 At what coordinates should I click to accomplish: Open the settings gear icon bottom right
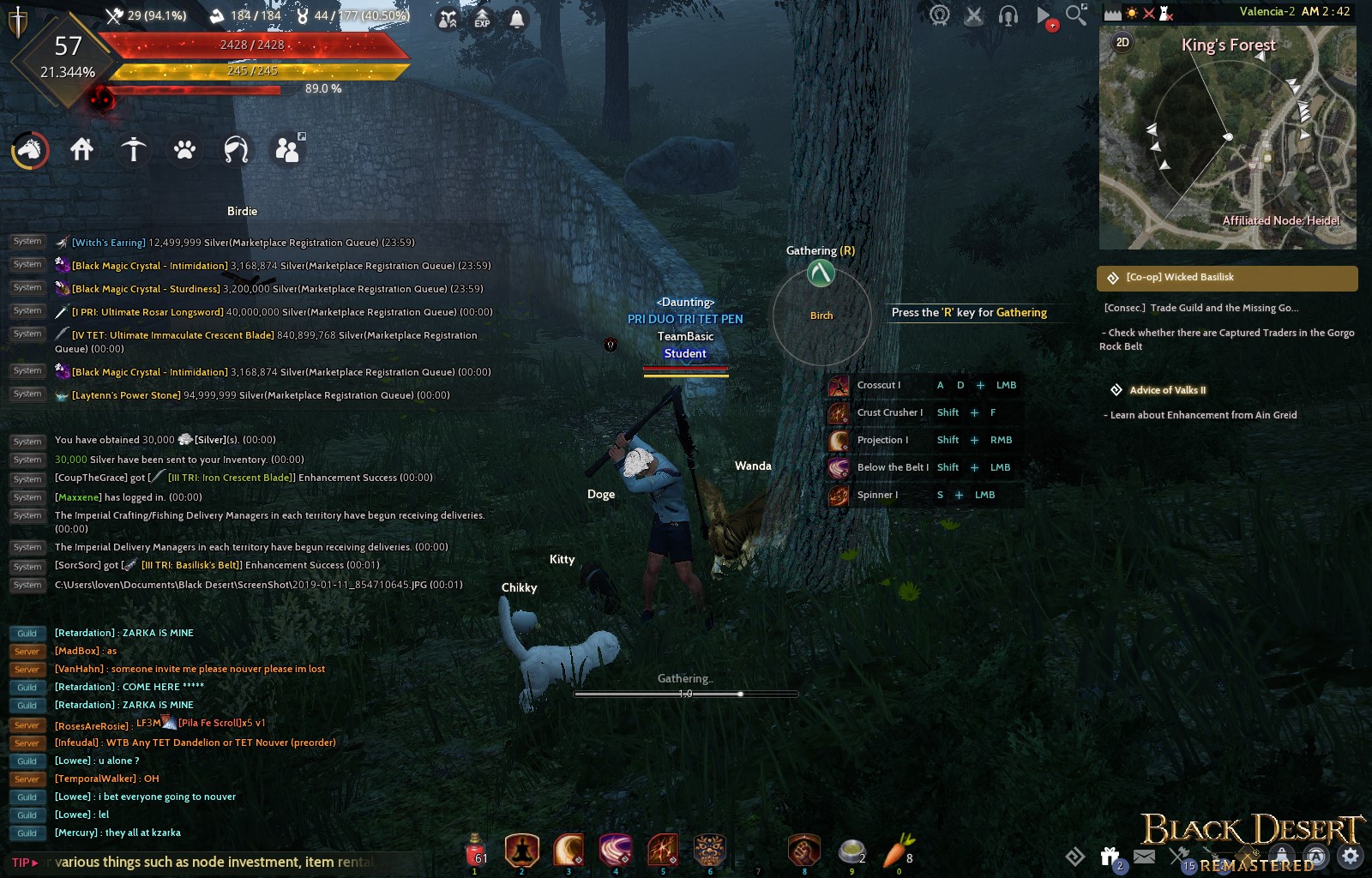pyautogui.click(x=1349, y=855)
